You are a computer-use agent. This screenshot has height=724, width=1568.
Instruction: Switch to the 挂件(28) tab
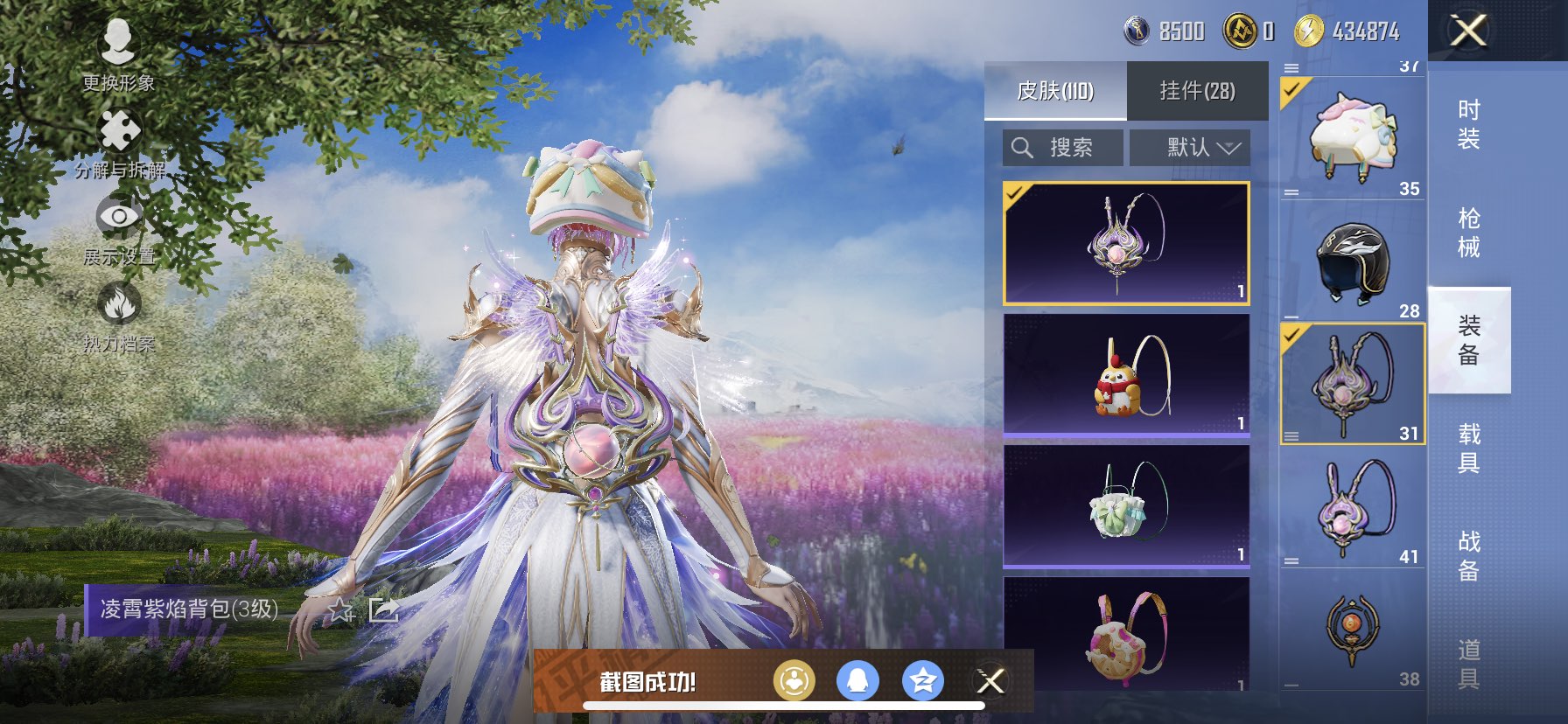tap(1197, 90)
